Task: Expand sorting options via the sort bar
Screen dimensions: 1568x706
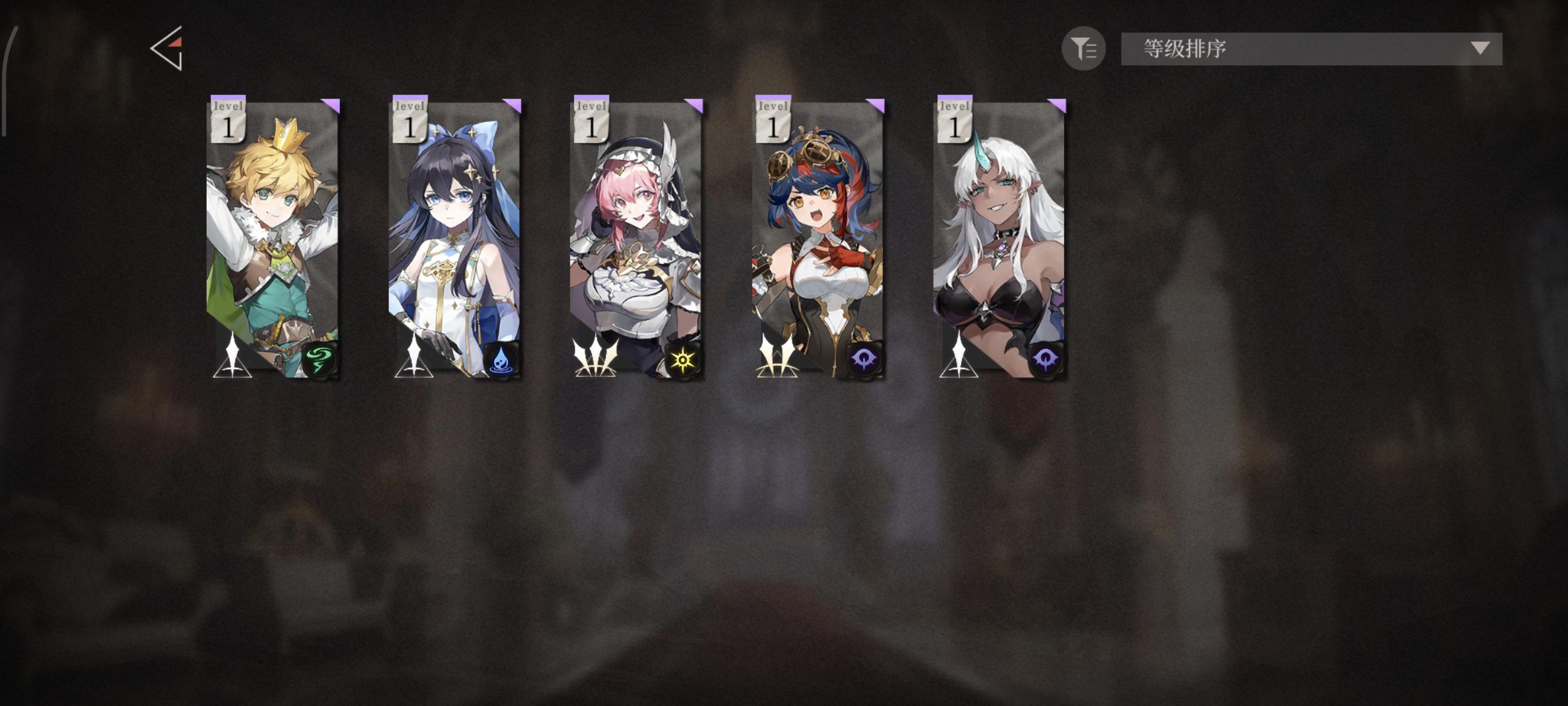Action: pos(1309,48)
